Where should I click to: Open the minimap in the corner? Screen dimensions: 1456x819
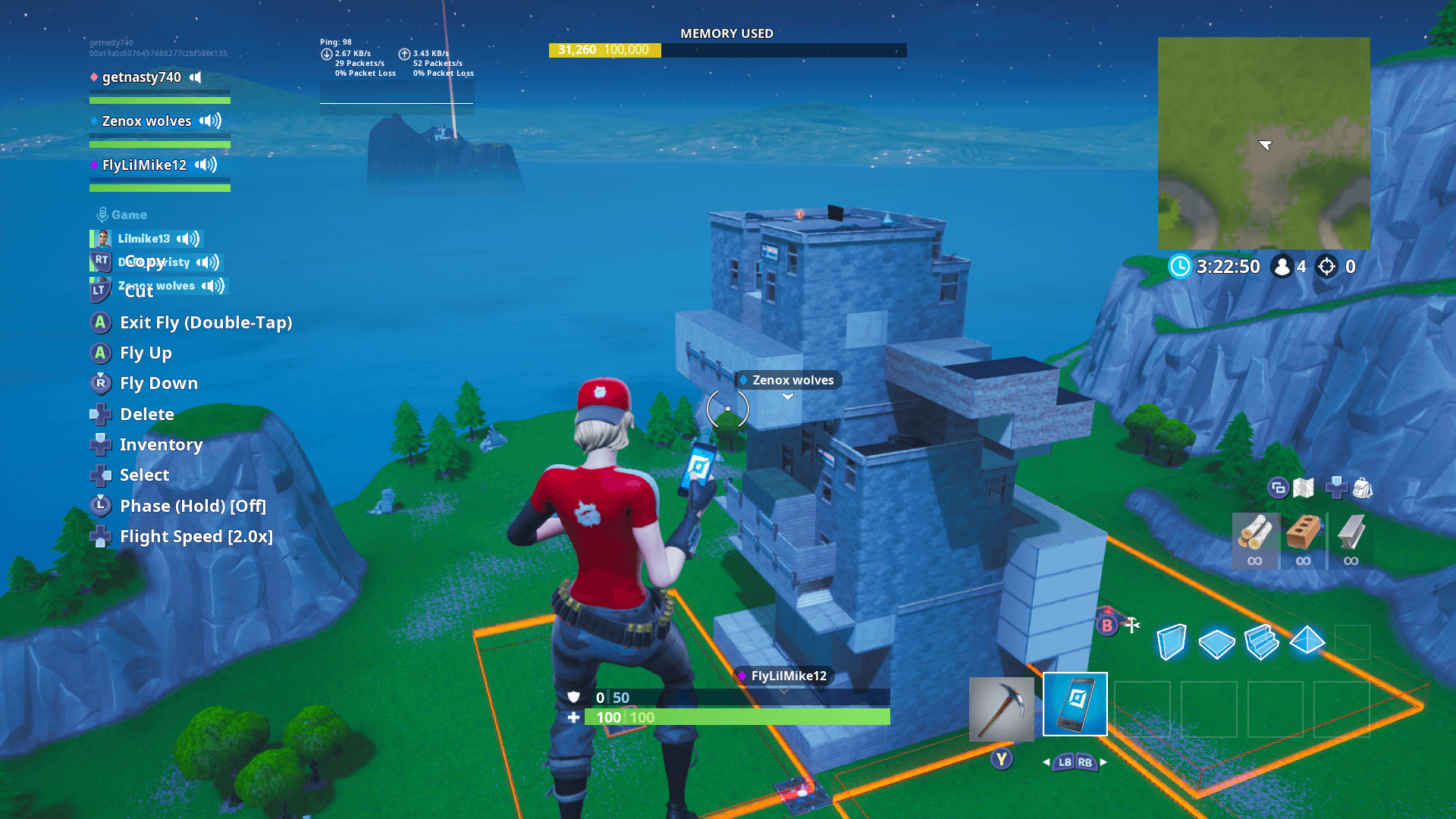coord(1263,142)
